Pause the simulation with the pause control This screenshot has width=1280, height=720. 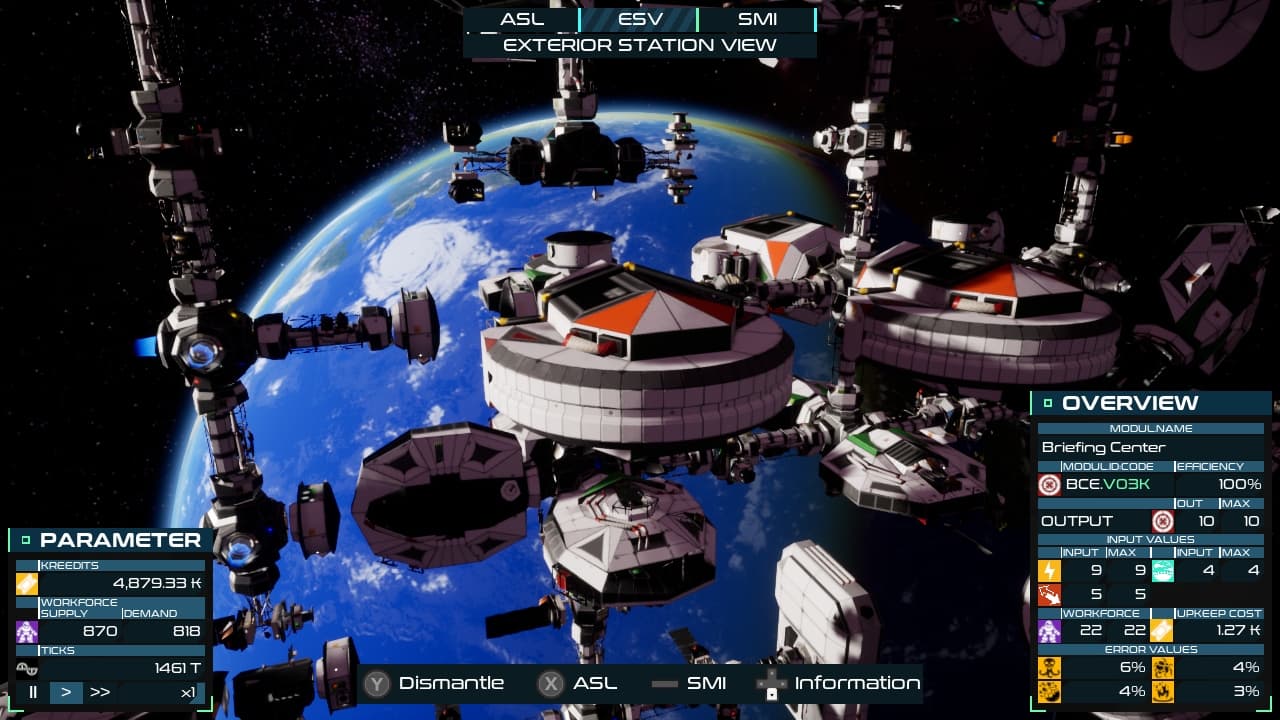pos(33,692)
